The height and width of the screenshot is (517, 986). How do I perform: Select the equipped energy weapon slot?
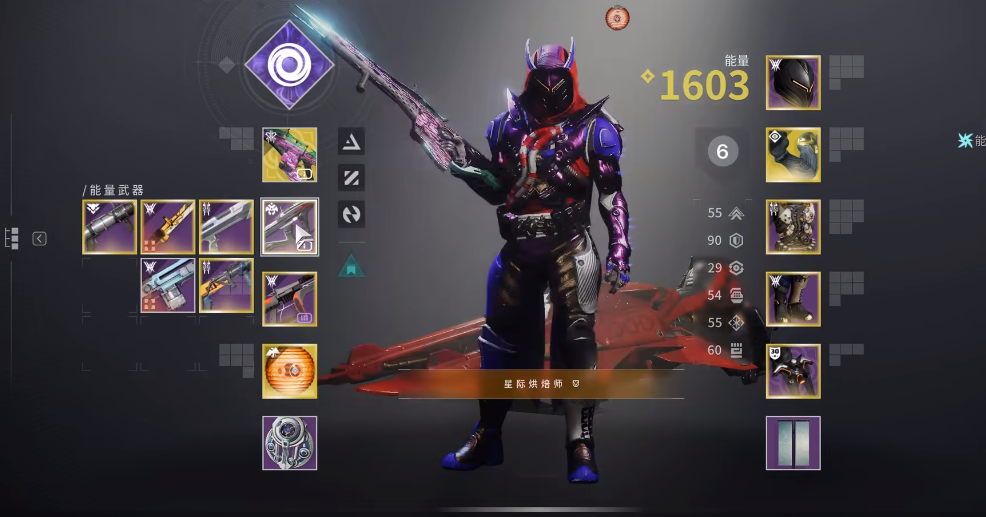[290, 227]
